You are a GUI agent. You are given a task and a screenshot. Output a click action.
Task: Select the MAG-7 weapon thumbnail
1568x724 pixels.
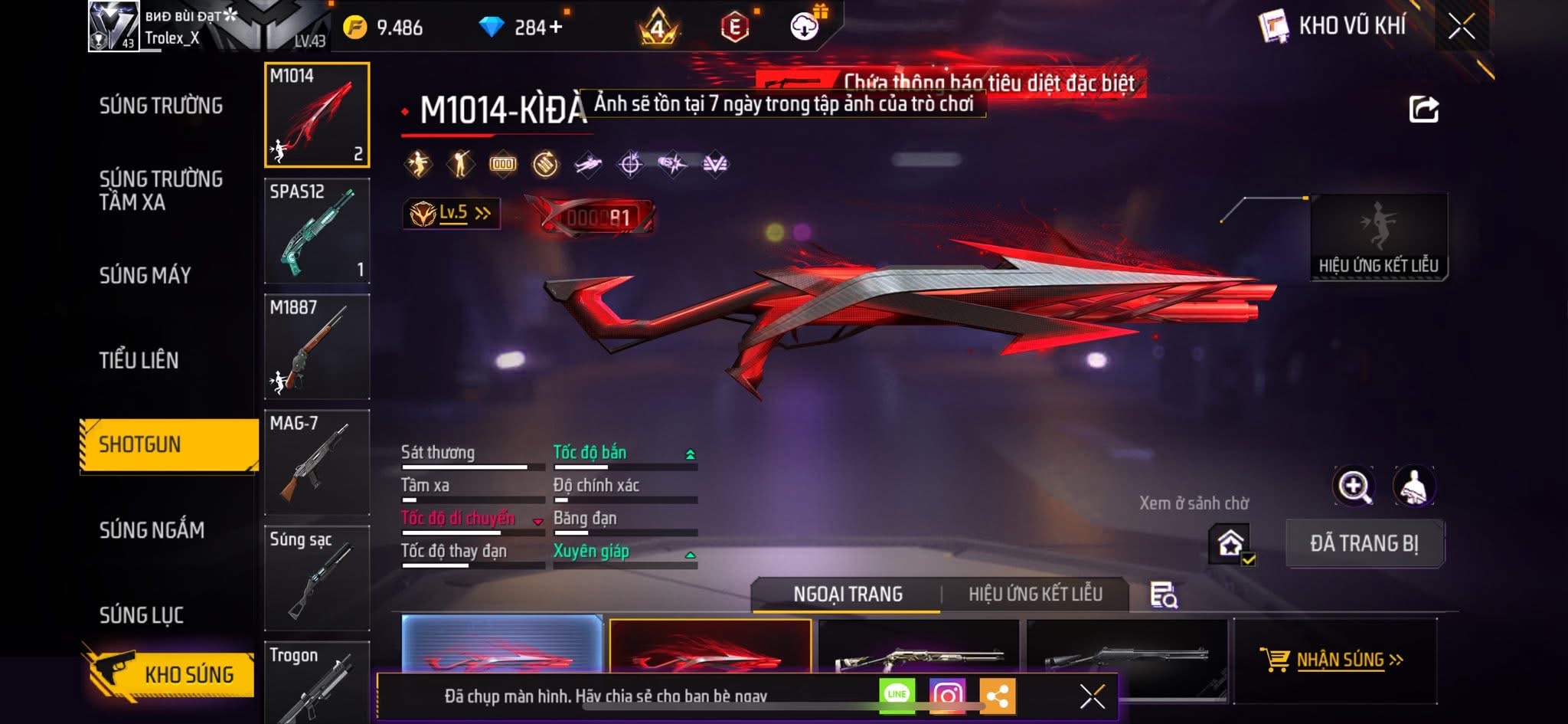click(x=317, y=462)
